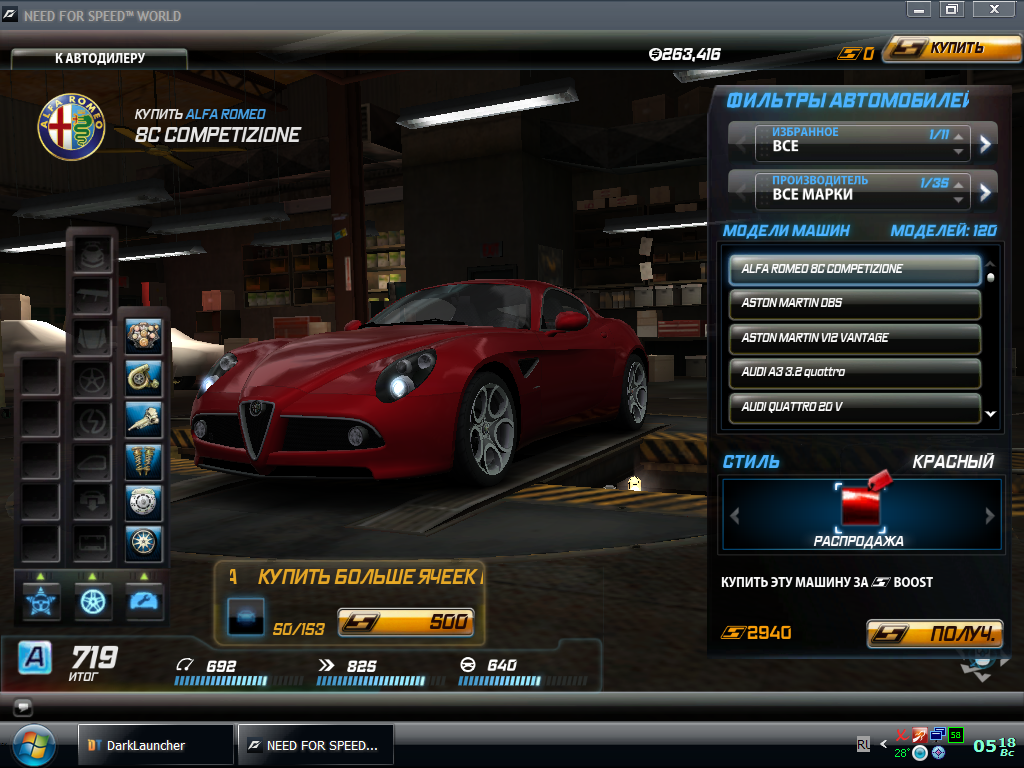
Task: Select the turbocharger performance part icon
Action: point(144,377)
